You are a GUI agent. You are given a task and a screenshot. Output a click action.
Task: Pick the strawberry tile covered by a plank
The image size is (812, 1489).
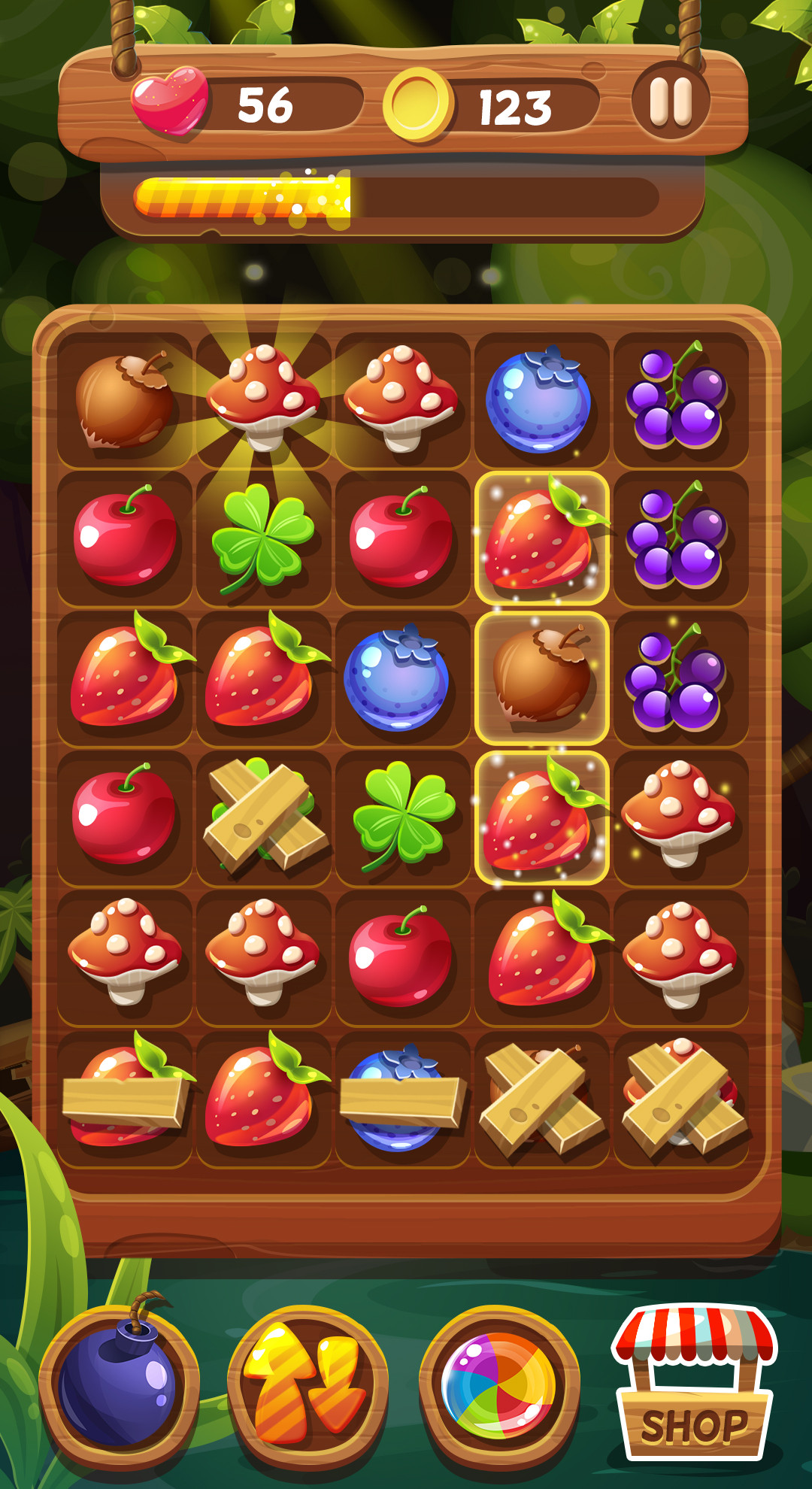[125, 1099]
